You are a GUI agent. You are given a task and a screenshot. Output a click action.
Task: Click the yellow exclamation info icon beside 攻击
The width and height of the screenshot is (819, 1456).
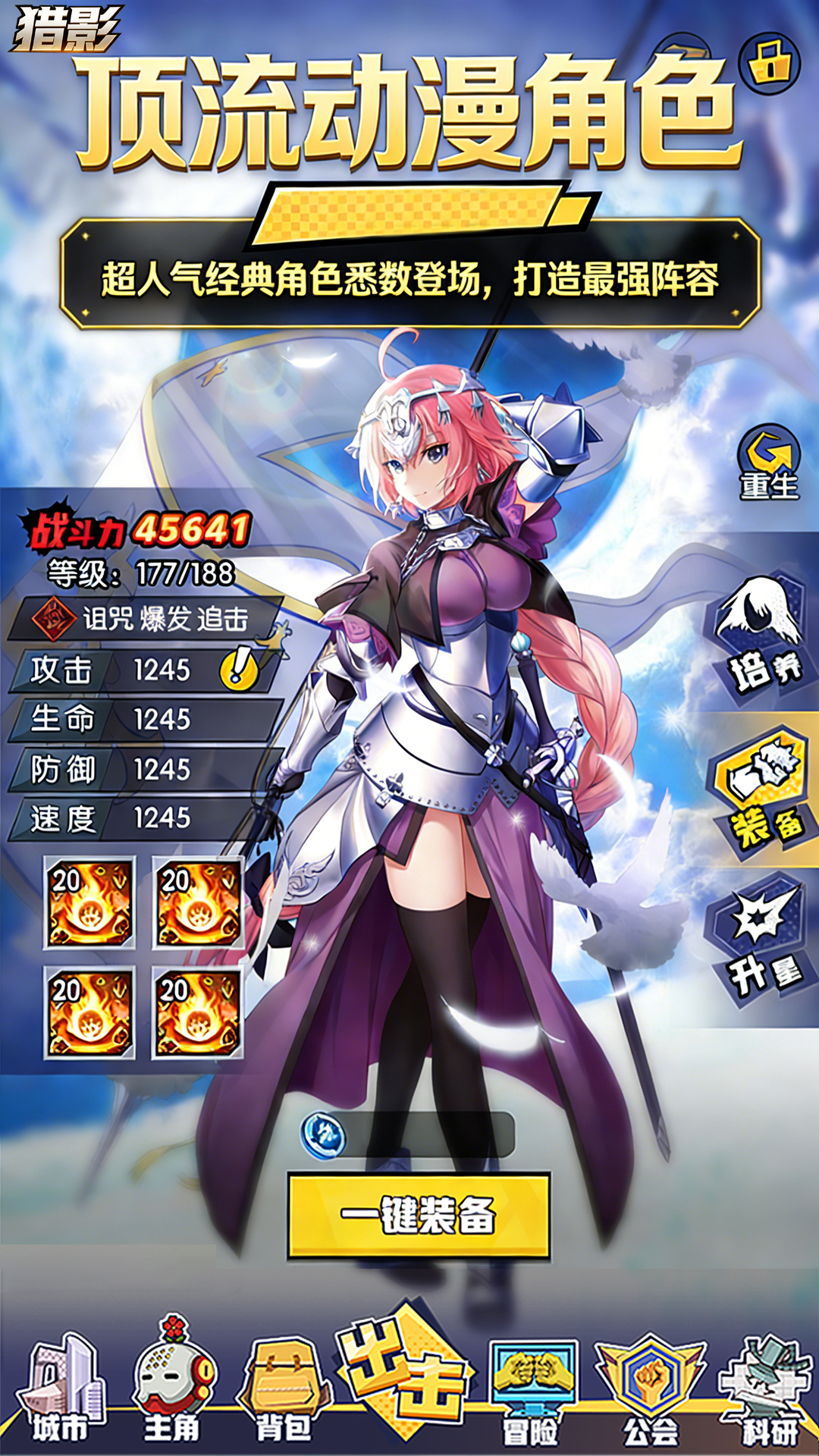(239, 670)
